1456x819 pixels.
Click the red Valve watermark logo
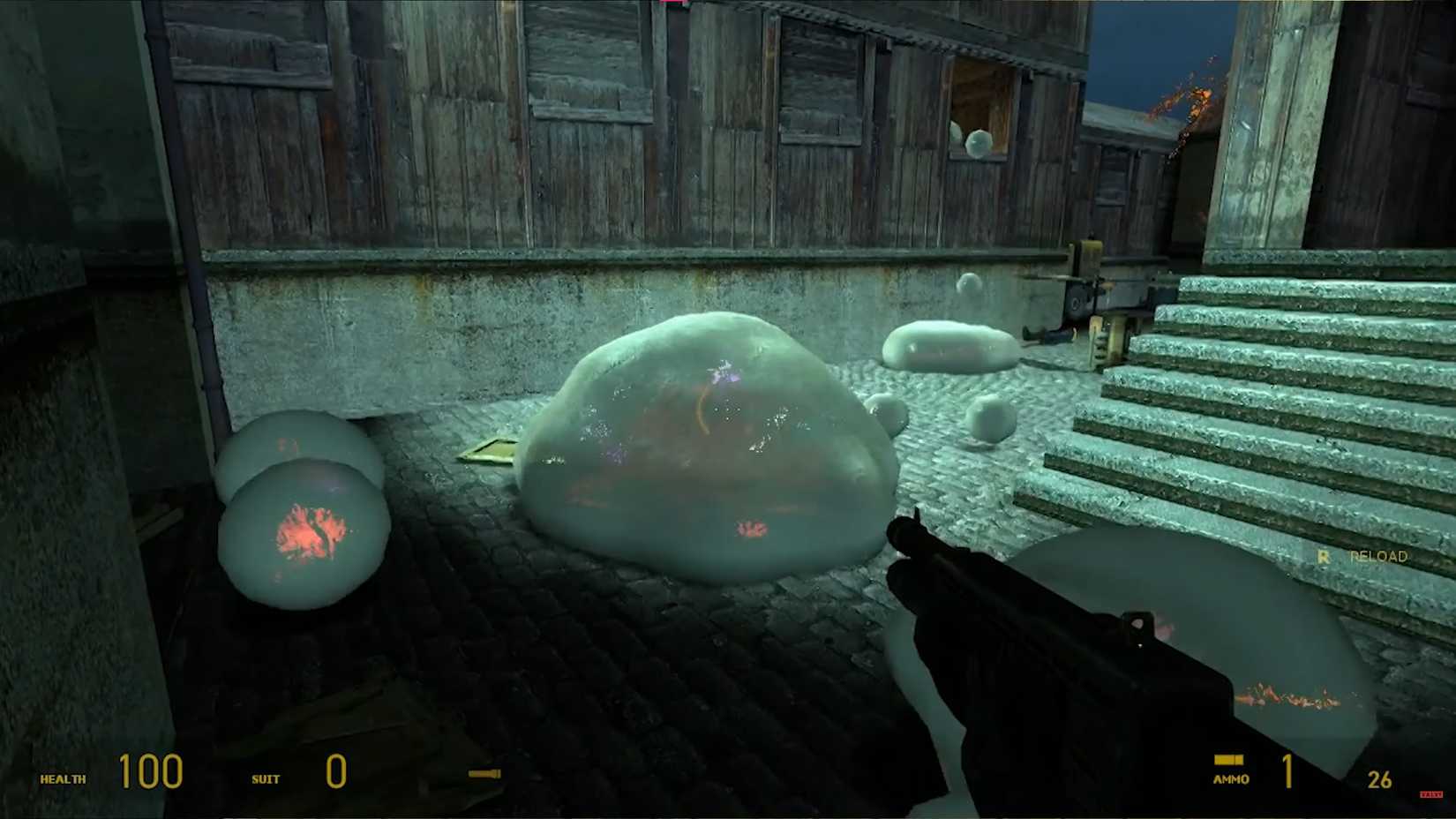point(1431,794)
